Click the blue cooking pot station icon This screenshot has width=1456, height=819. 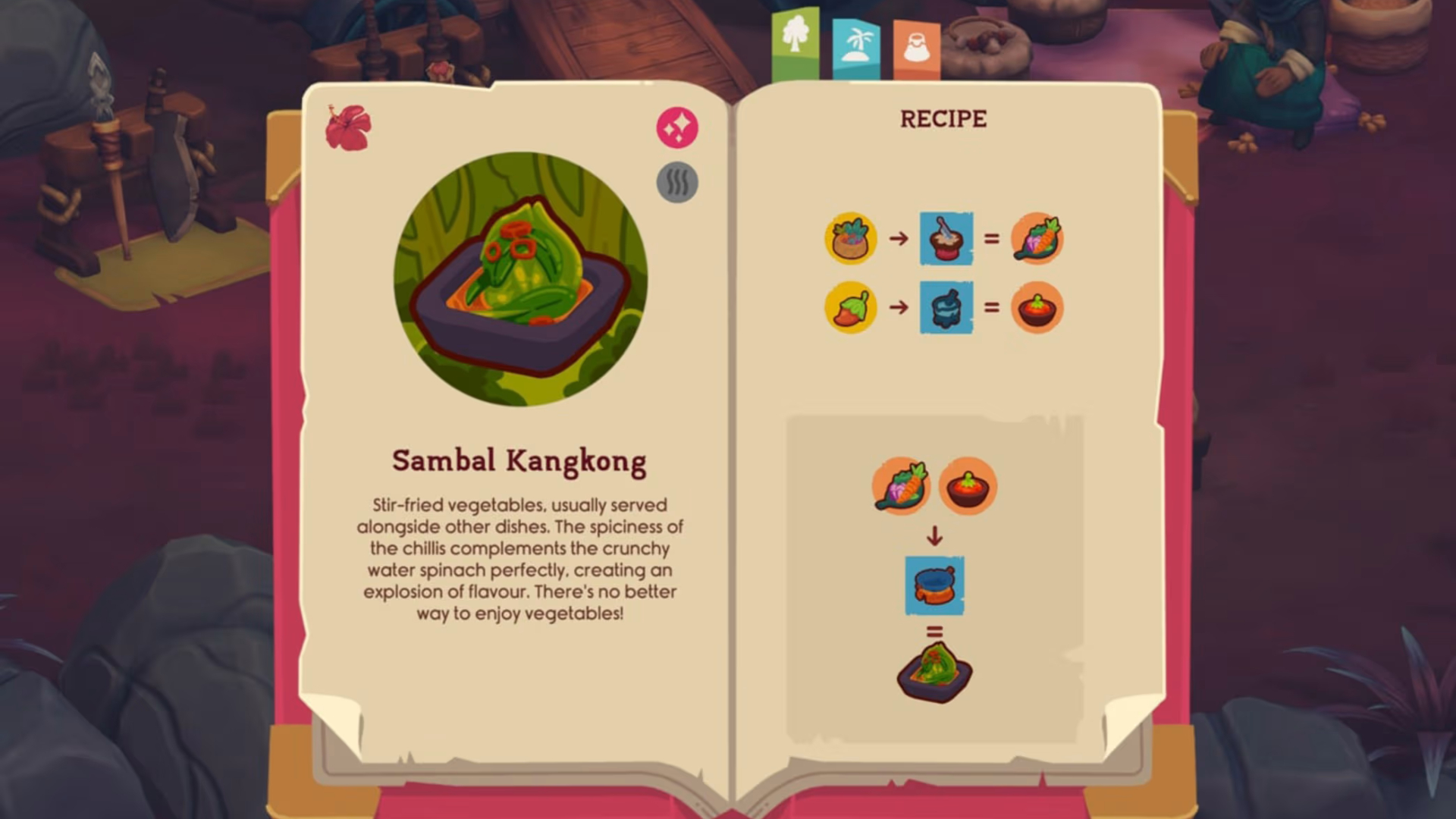(x=934, y=585)
